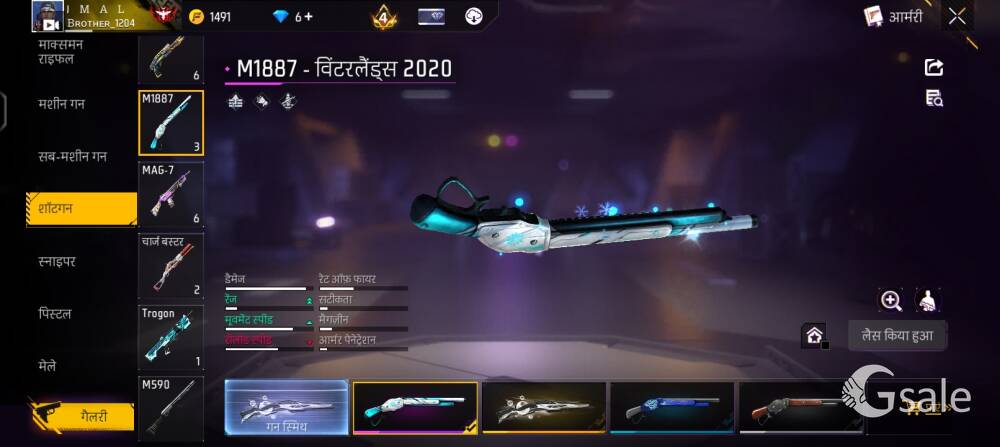This screenshot has height=447, width=1000.
Task: Open the गन स्मिथ skin card
Action: (x=286, y=407)
